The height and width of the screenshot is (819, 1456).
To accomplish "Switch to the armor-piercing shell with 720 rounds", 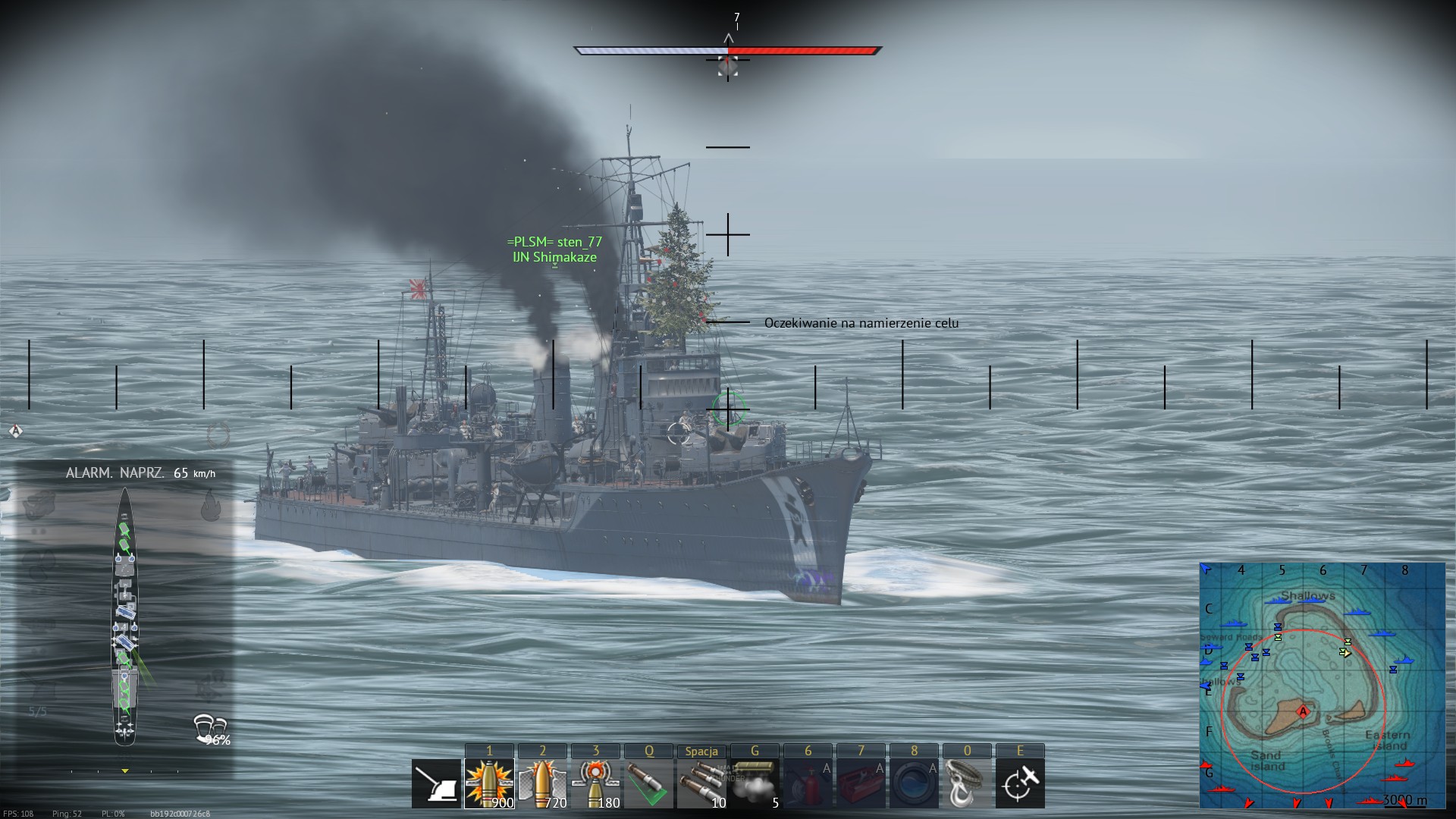I will point(542,783).
